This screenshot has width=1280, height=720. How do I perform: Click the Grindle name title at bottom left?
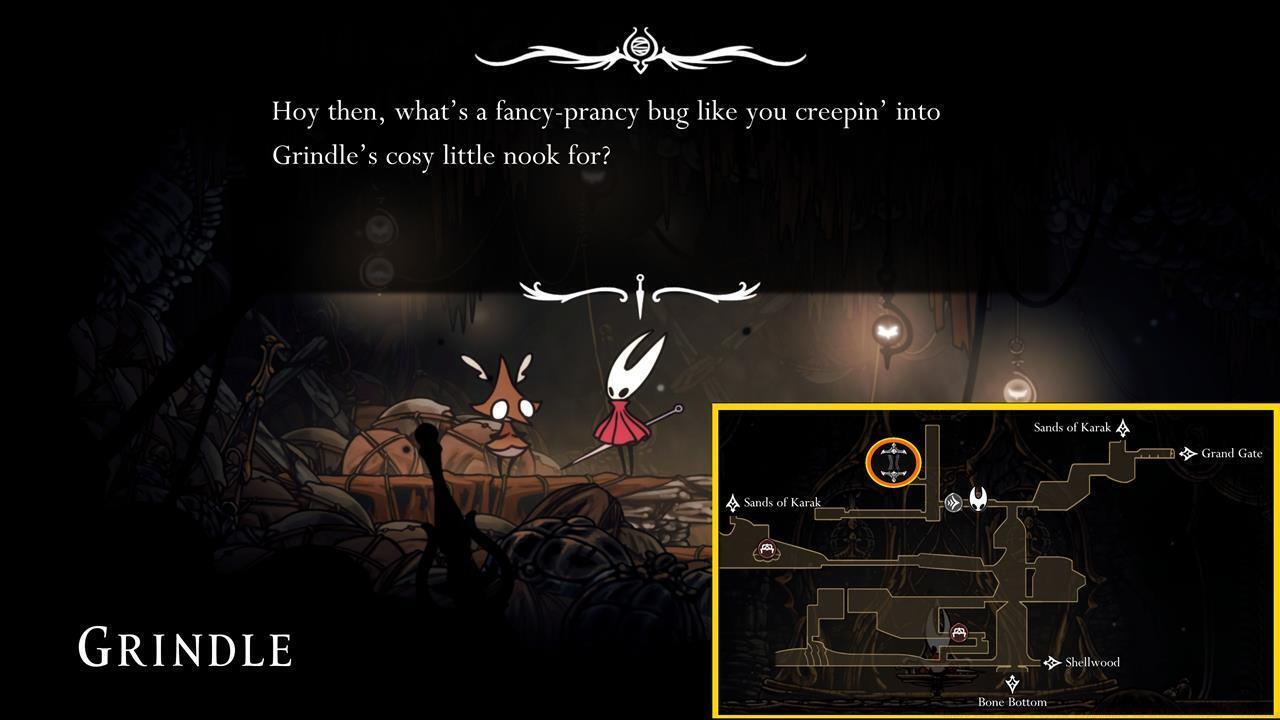click(185, 646)
